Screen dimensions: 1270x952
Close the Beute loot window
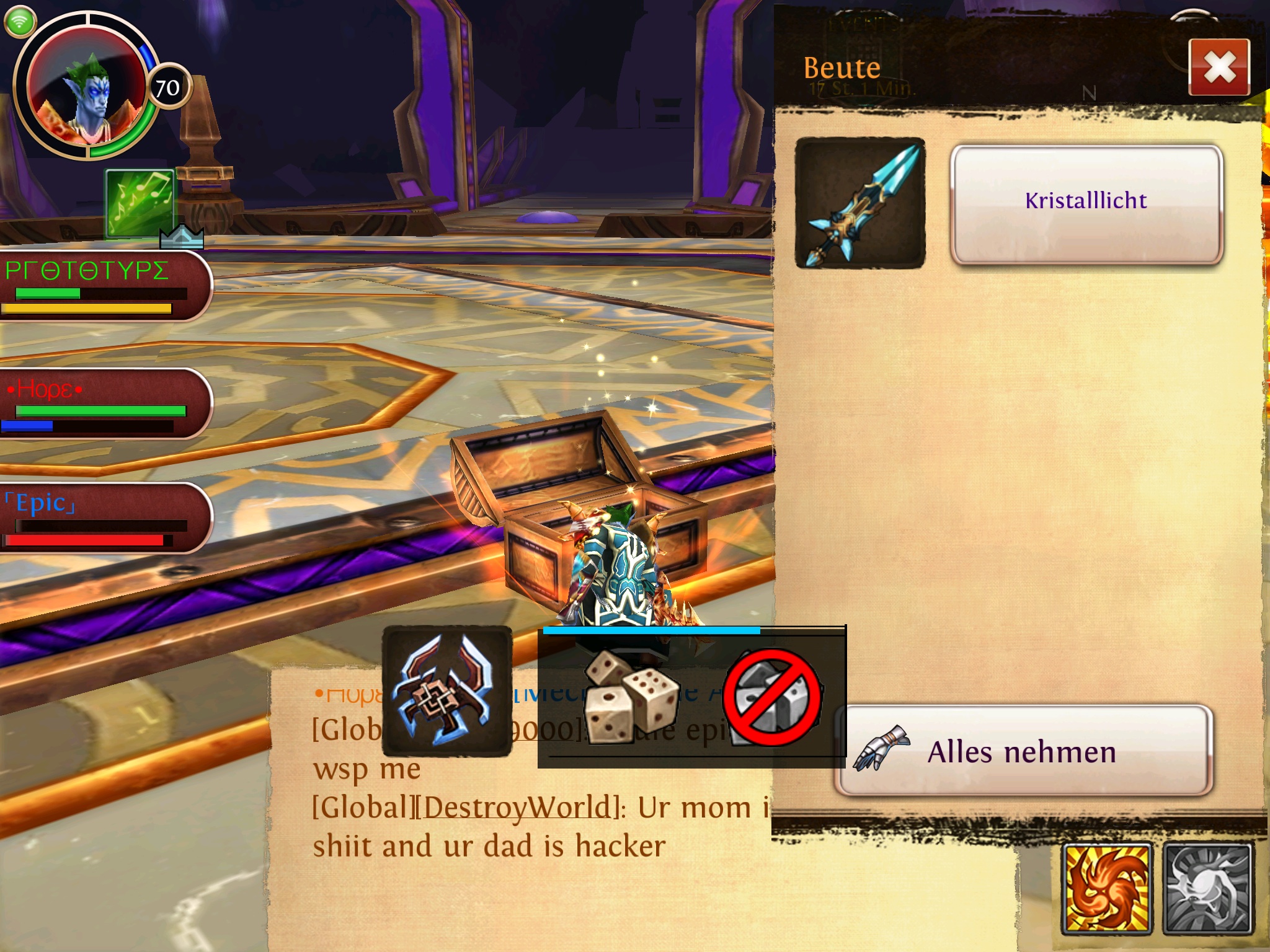pos(1219,67)
